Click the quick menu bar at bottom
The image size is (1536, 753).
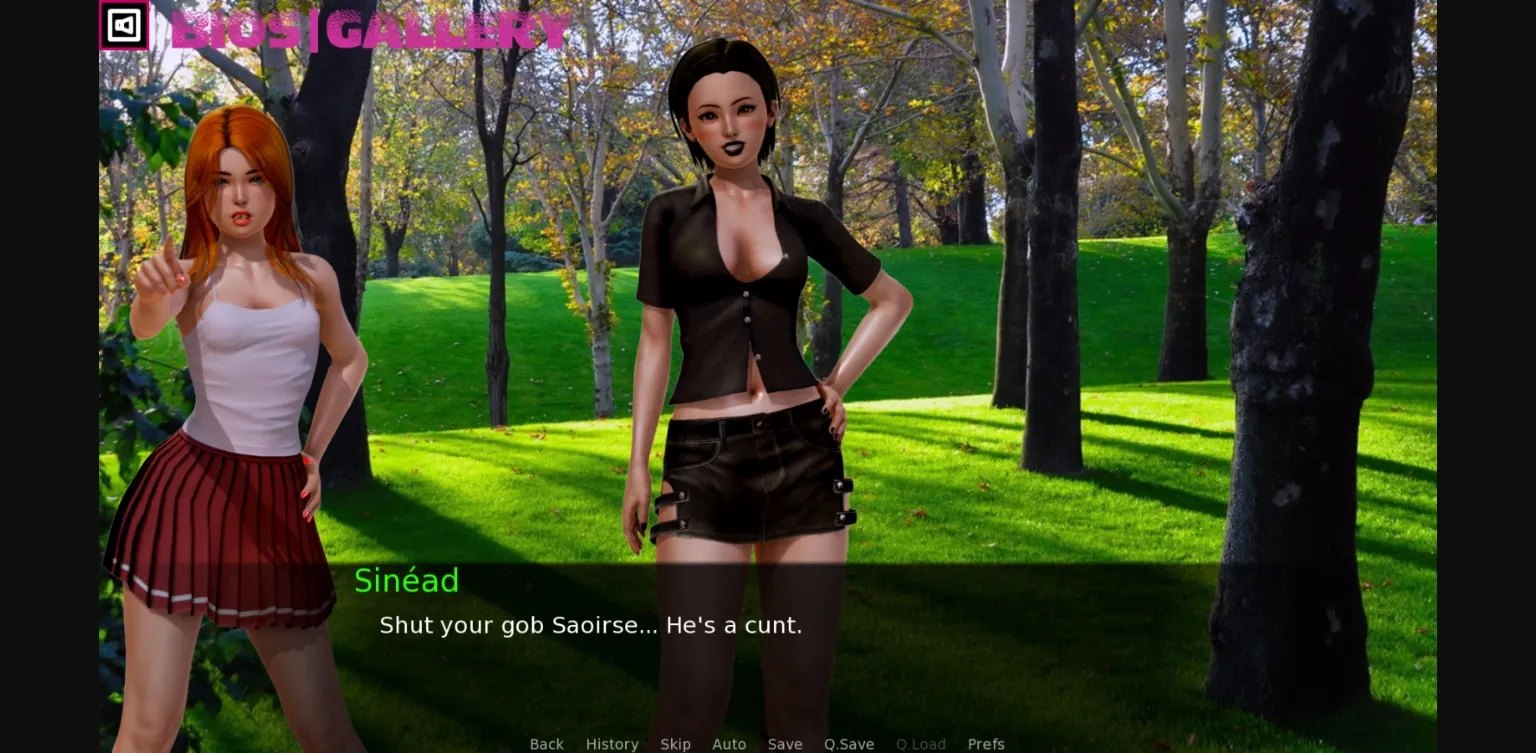(x=765, y=744)
